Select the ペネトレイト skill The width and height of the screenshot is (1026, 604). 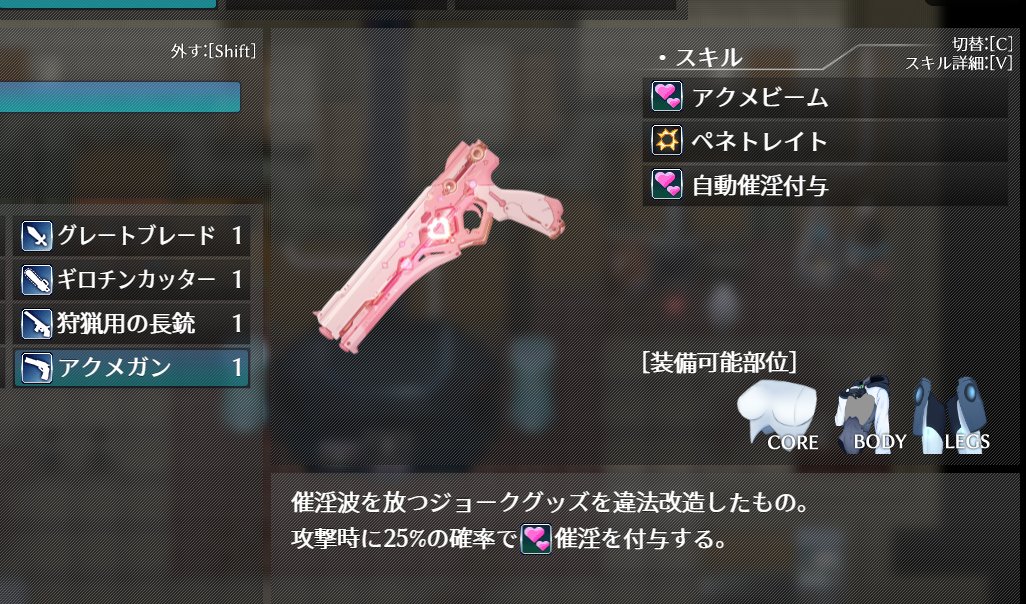tap(824, 141)
